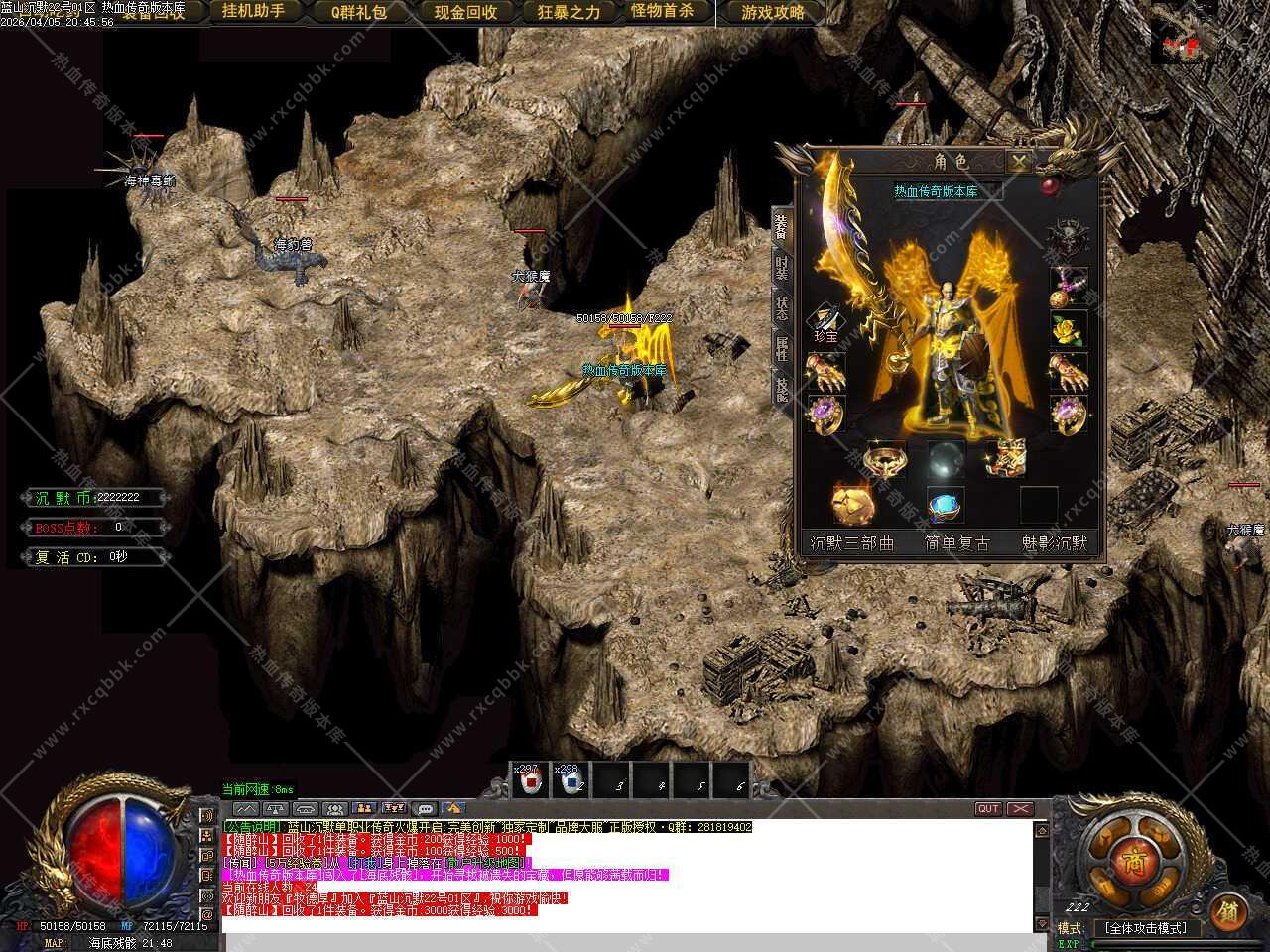Image resolution: width=1270 pixels, height=952 pixels.
Task: Close the 角色 character panel
Action: pyautogui.click(x=1020, y=161)
